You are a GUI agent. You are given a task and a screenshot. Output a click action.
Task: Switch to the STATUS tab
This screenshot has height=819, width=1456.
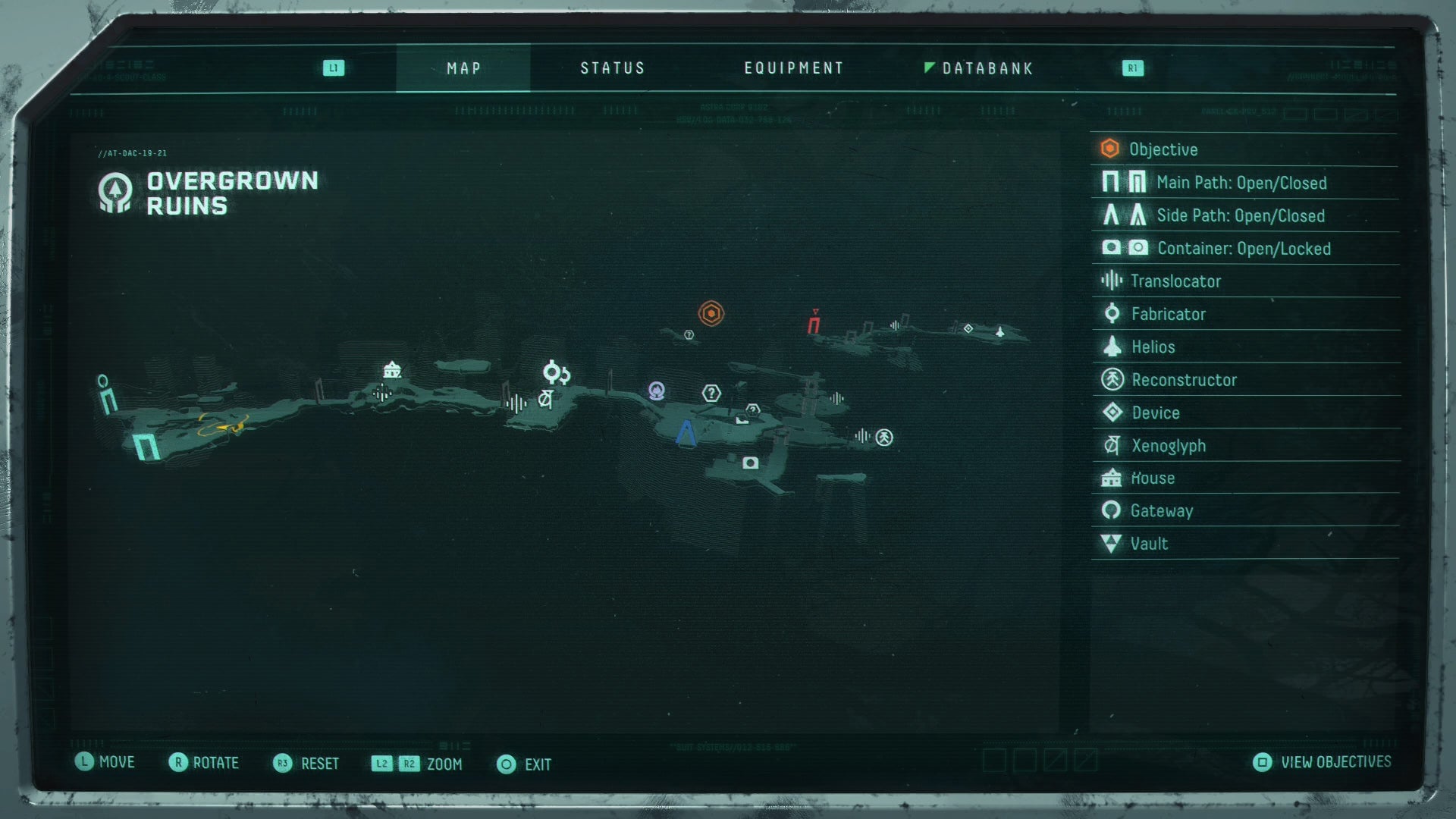[x=612, y=67]
